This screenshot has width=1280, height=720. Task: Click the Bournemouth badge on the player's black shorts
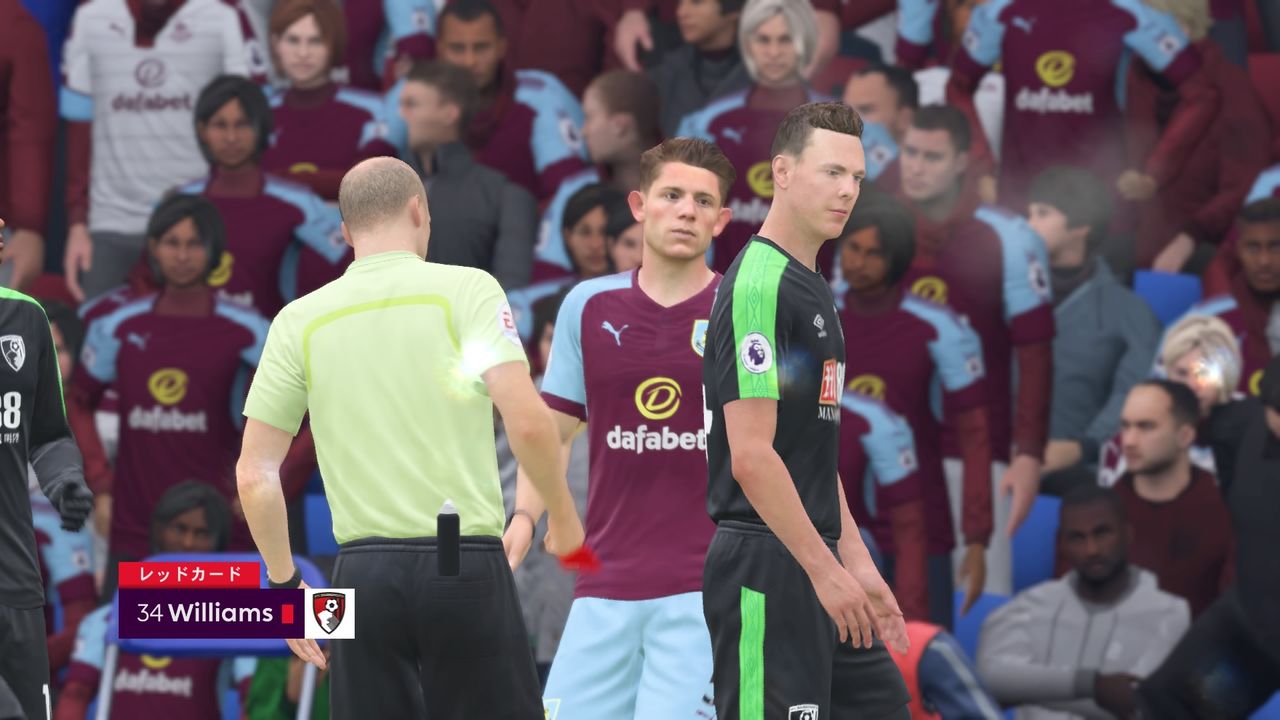click(804, 712)
